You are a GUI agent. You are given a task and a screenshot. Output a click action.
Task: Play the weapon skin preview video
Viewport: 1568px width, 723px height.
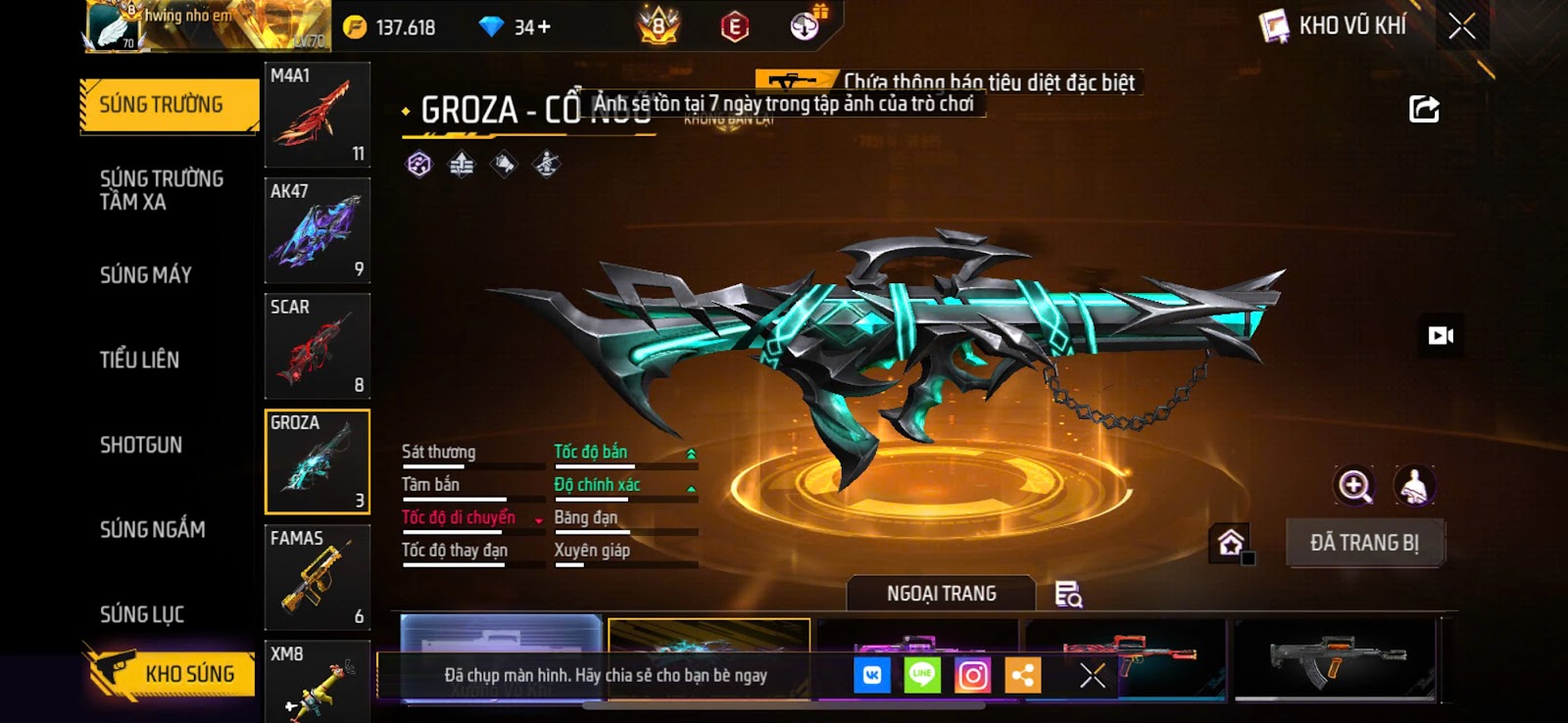pyautogui.click(x=1441, y=336)
